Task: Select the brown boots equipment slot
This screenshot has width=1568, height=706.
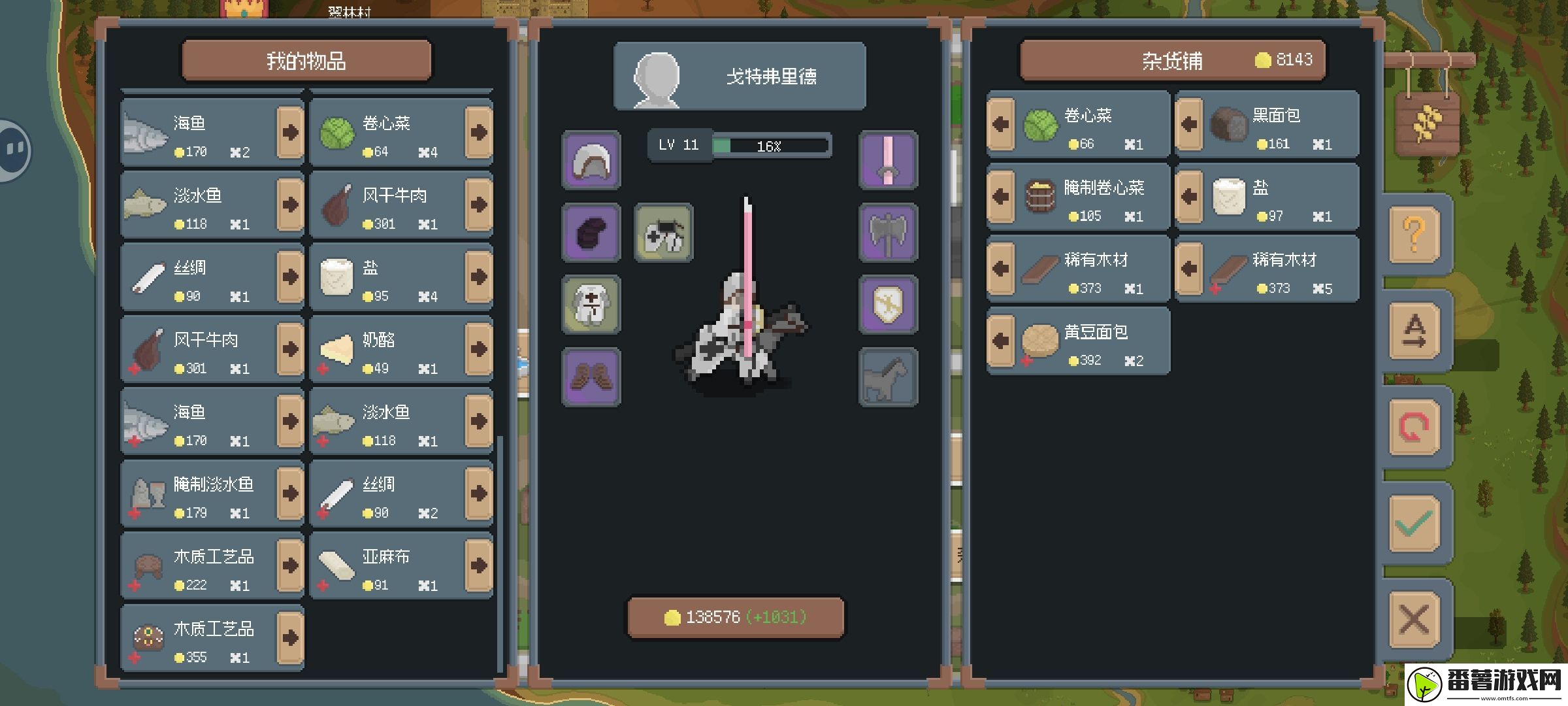Action: [591, 377]
